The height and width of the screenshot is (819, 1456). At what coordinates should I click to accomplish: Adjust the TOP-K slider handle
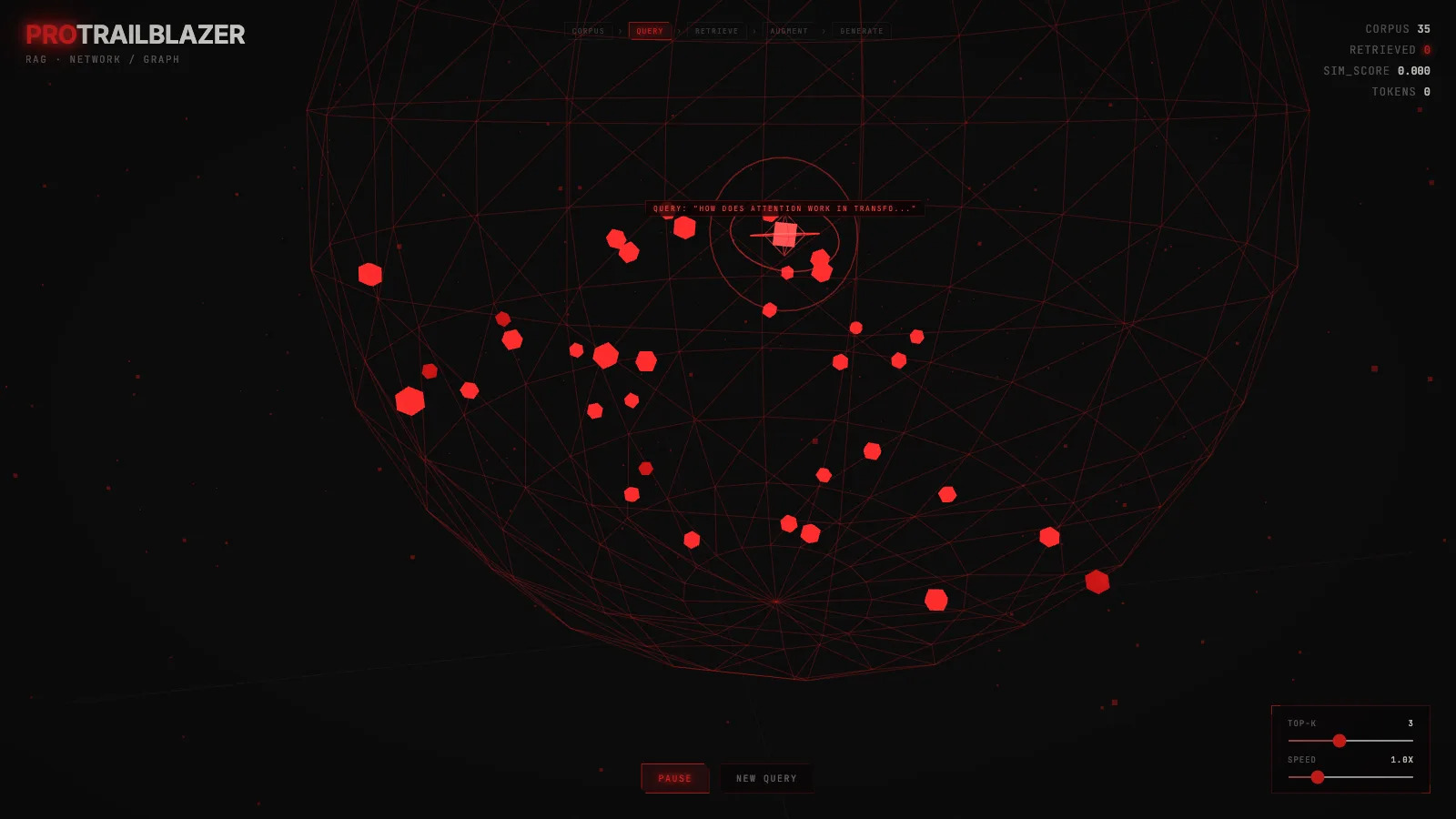tap(1340, 741)
